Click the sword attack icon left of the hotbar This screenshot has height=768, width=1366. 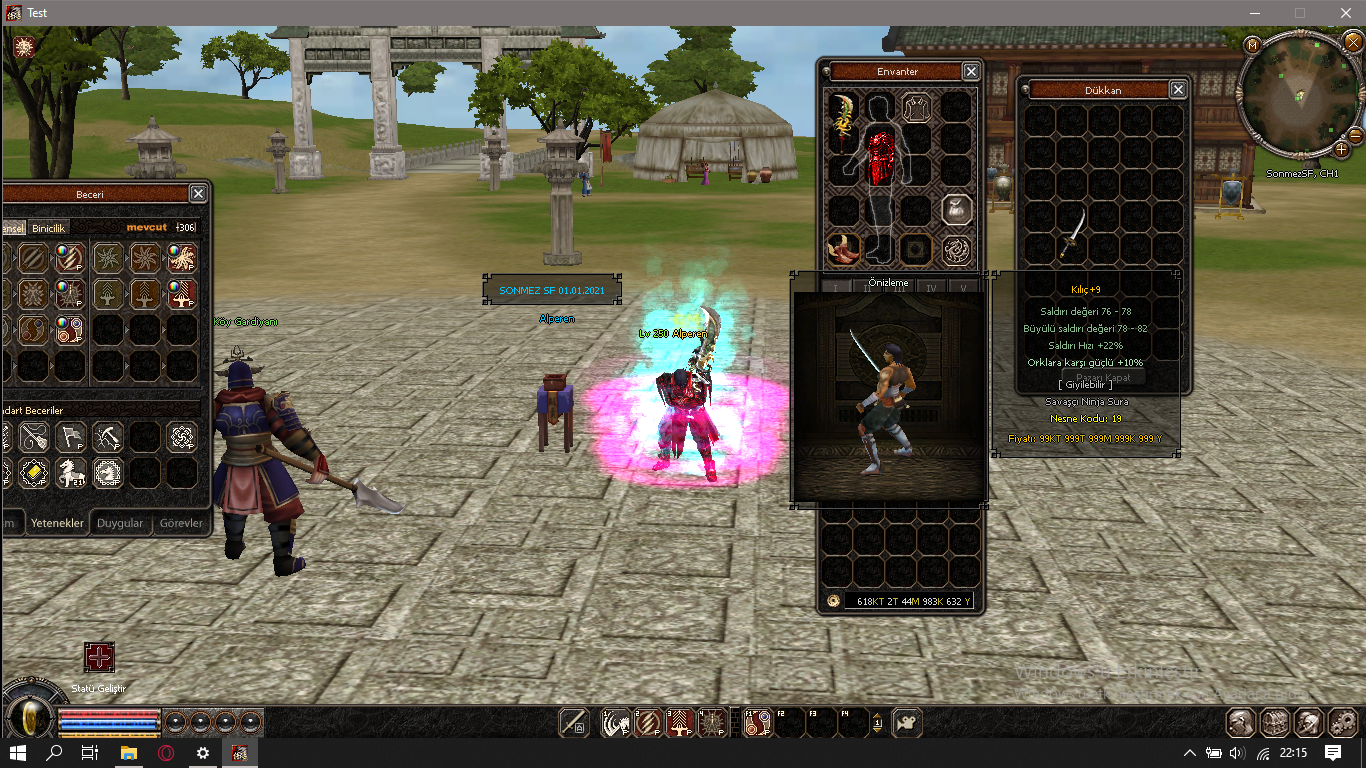574,721
